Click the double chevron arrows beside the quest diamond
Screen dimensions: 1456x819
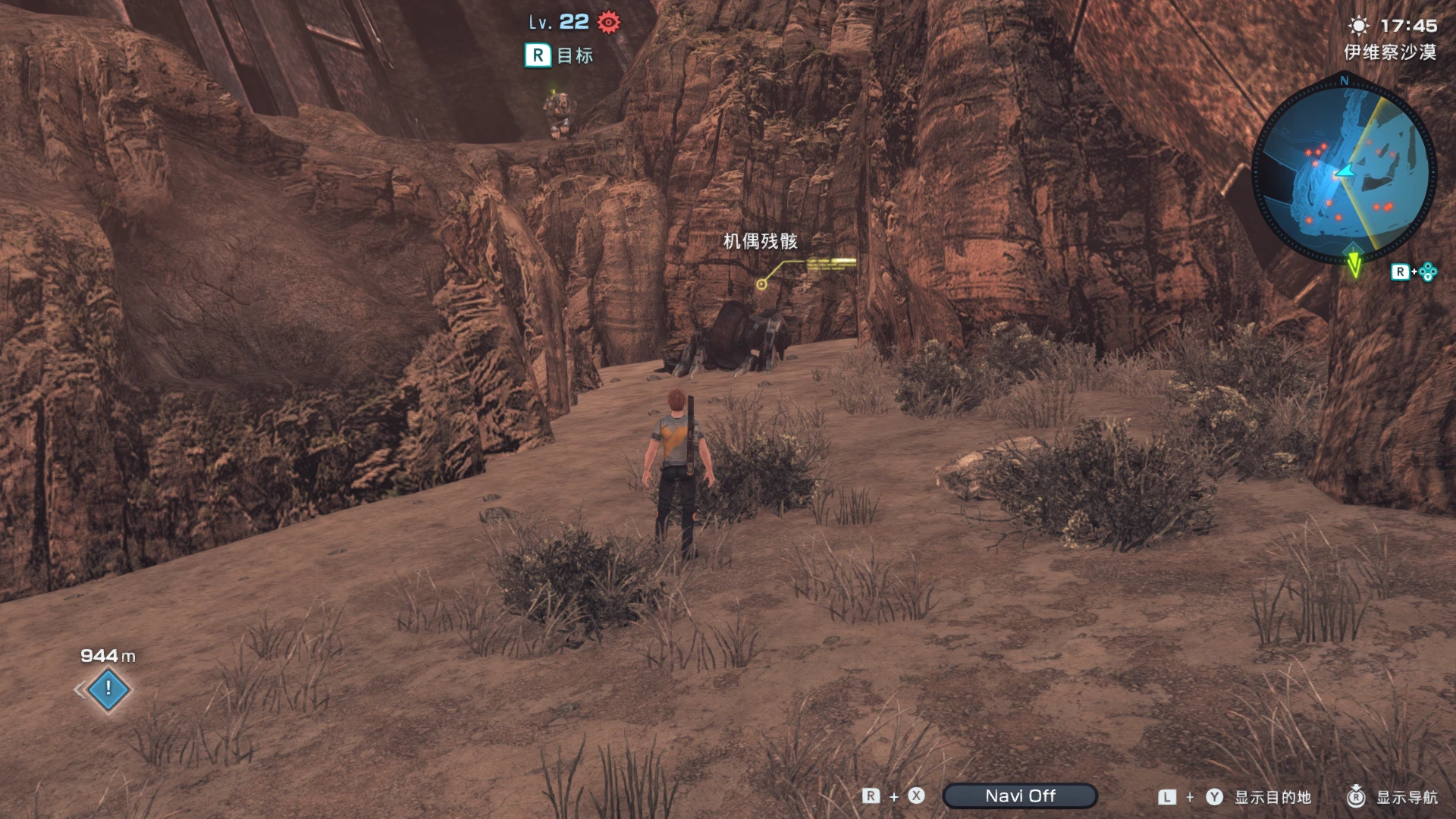(78, 691)
